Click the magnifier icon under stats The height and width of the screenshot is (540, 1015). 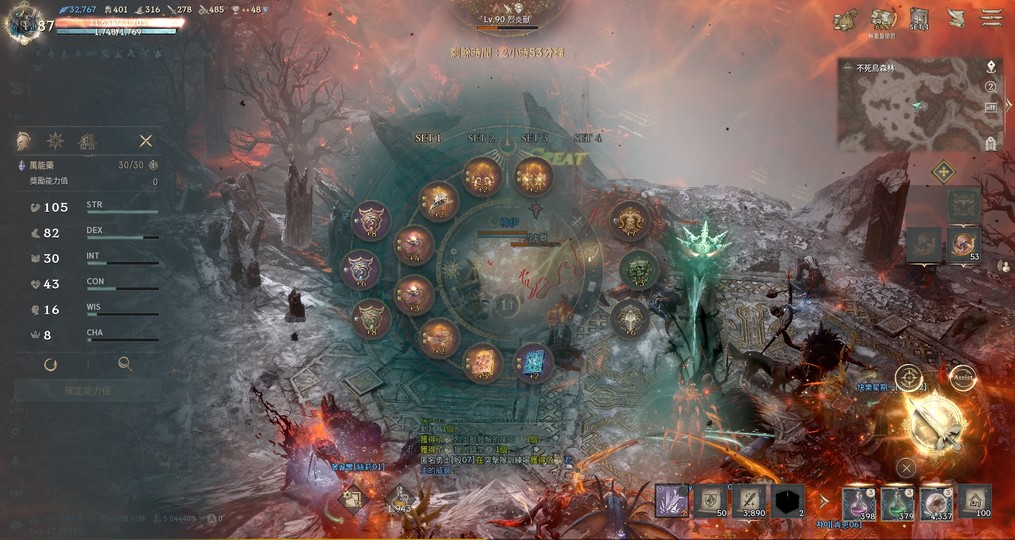(x=125, y=365)
